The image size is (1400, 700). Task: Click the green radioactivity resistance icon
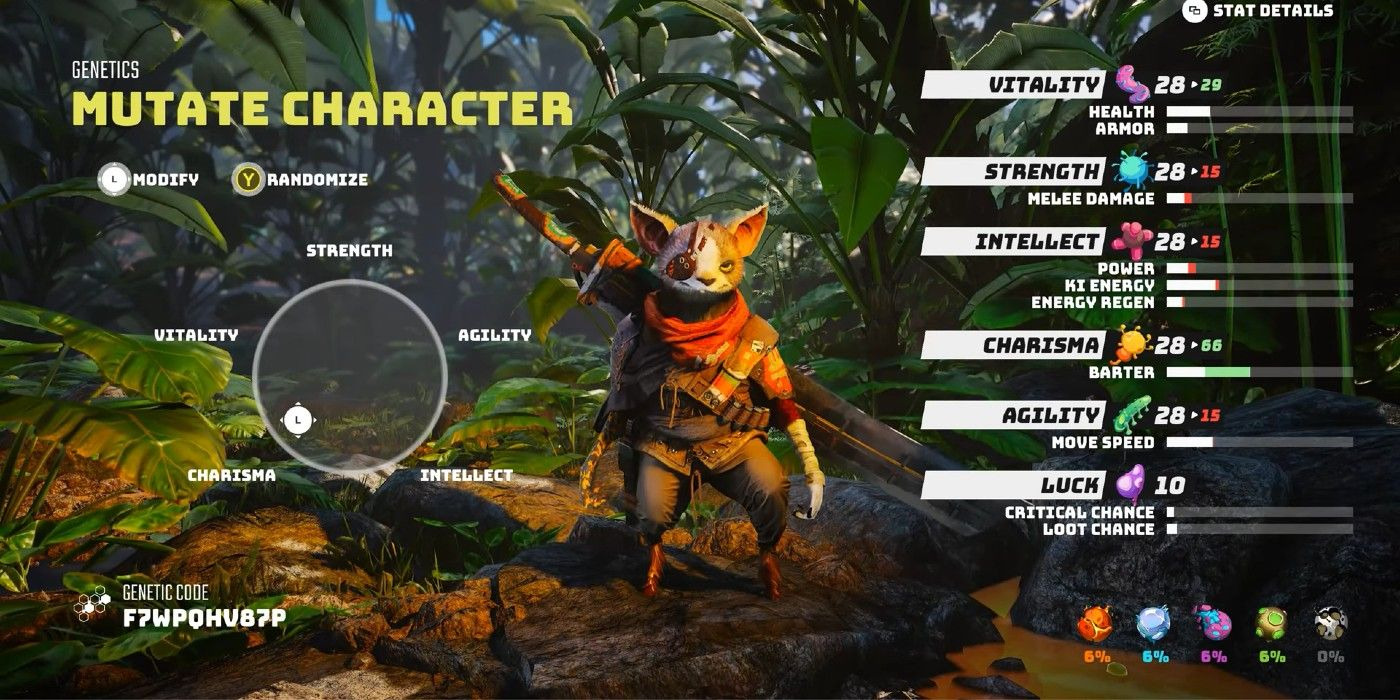(1271, 623)
